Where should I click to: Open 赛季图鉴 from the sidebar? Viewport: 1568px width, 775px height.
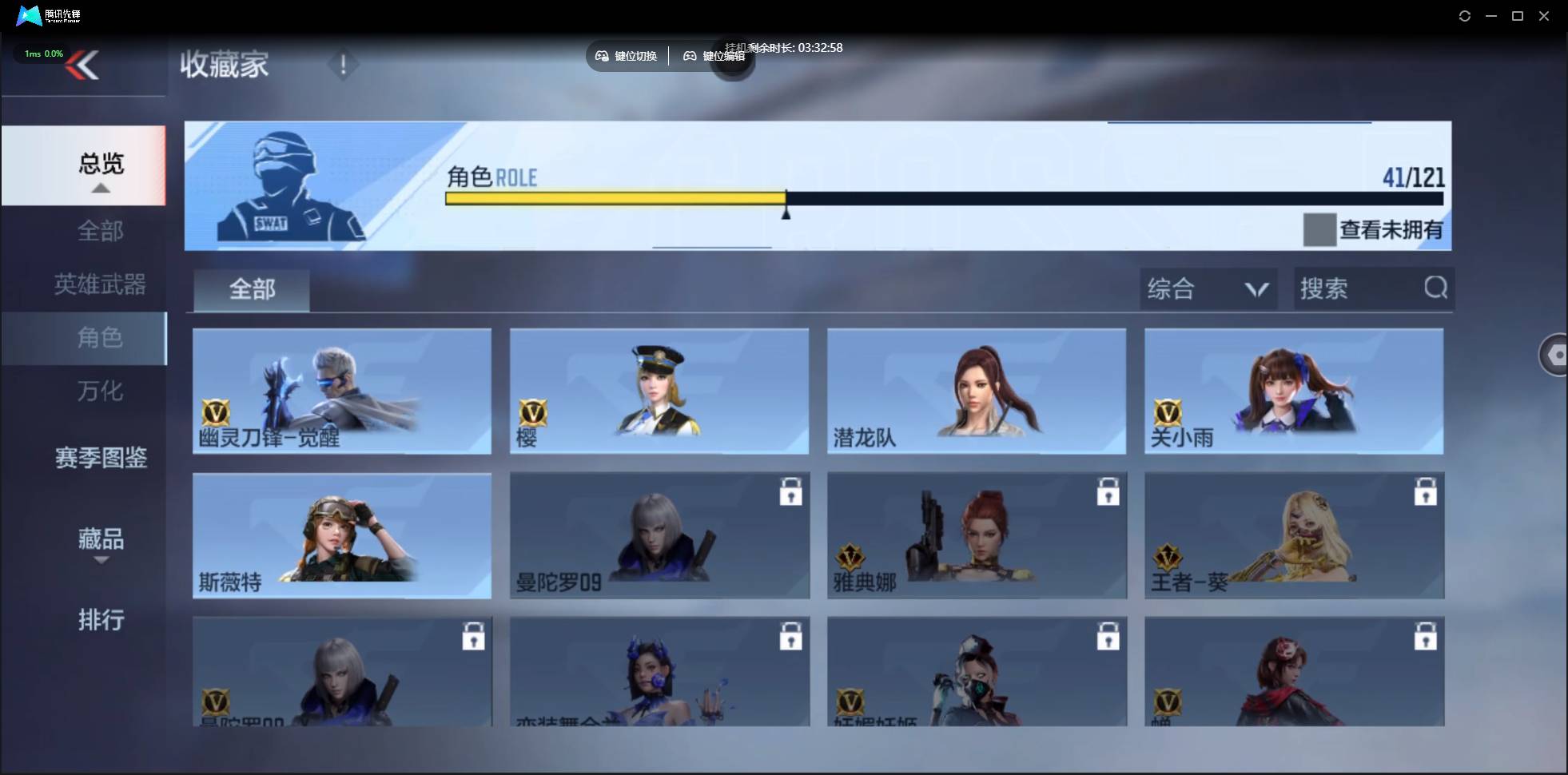point(100,458)
